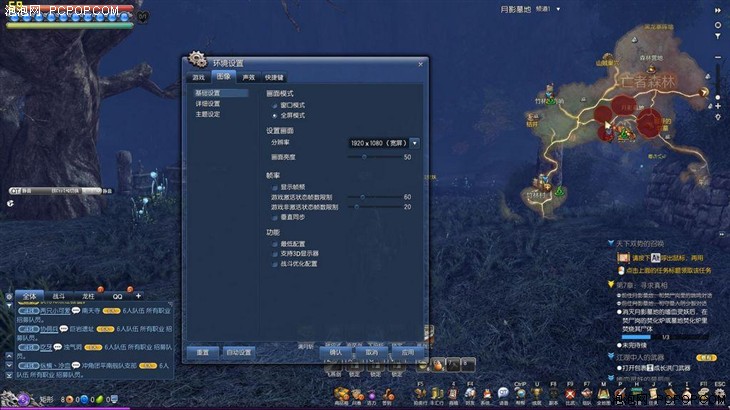Screen dimensions: 730x410
Task: Select 详细设置 in the settings sidebar
Action: point(208,104)
